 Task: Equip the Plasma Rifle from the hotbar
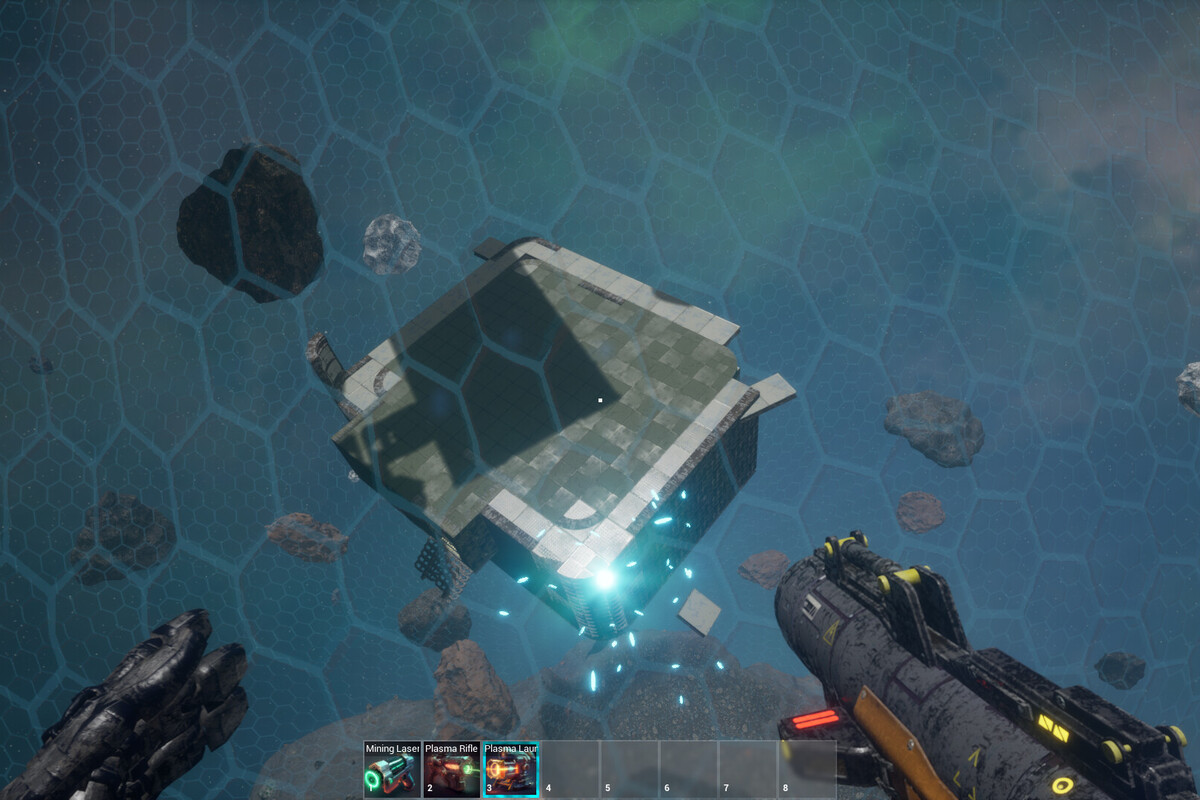coord(451,769)
